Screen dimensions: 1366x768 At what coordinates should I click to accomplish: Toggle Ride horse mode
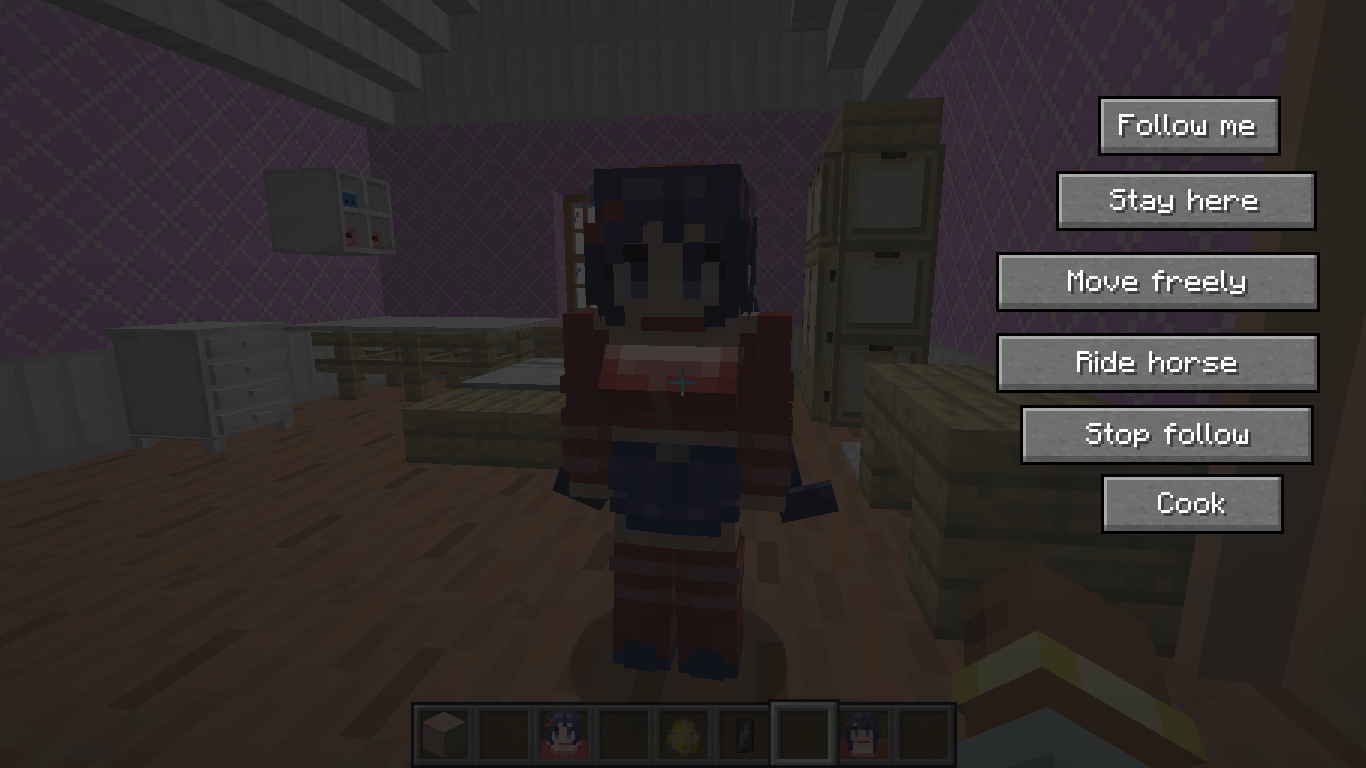(x=1157, y=362)
